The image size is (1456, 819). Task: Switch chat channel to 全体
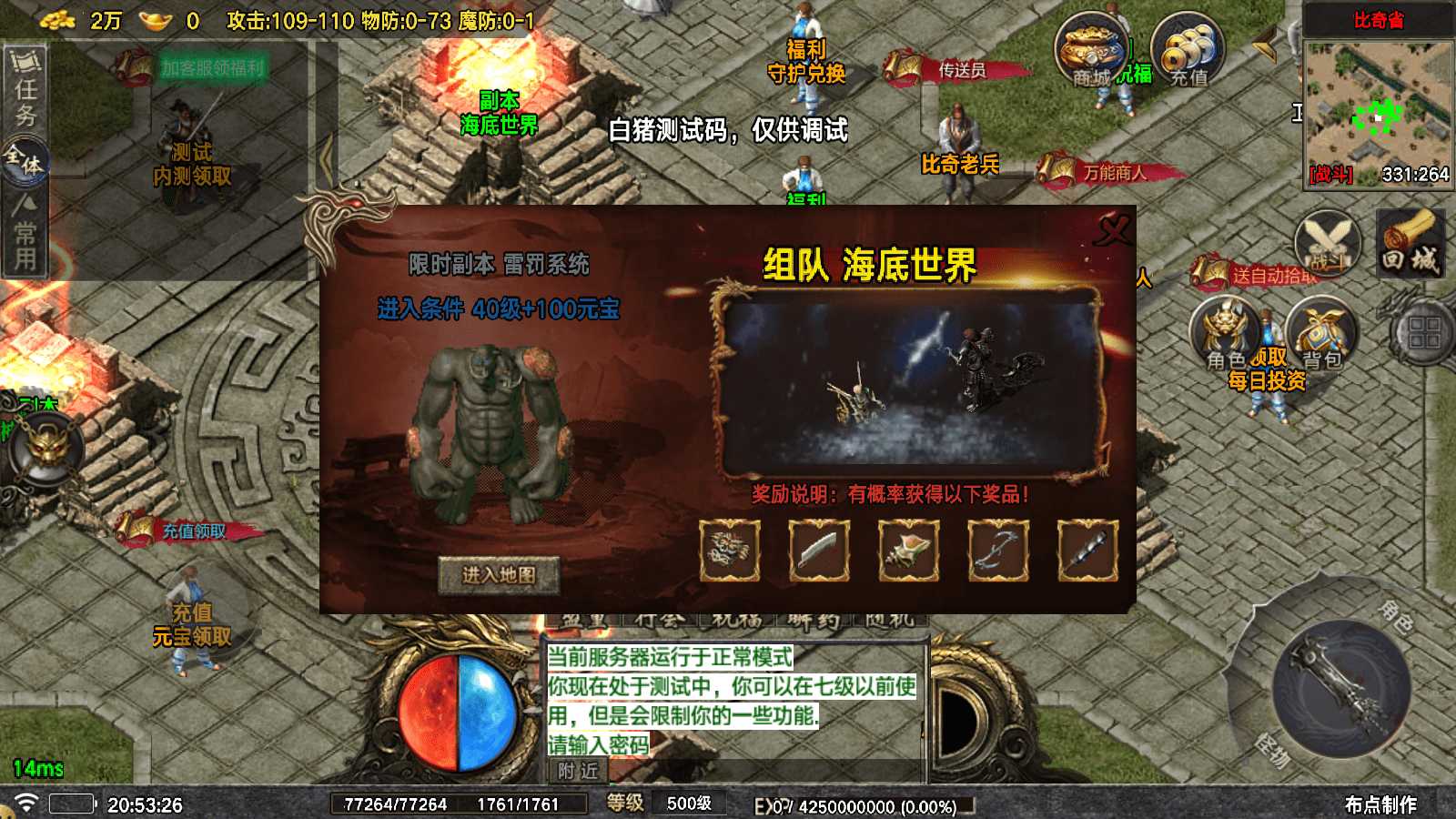(x=24, y=157)
